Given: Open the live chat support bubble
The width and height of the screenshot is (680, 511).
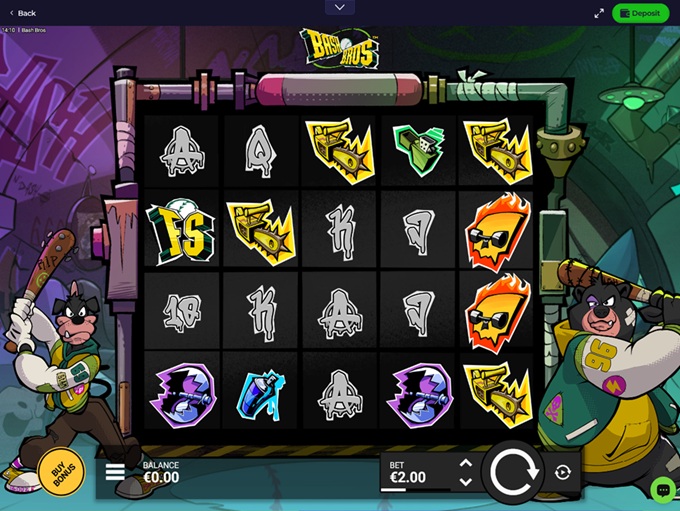Looking at the screenshot, I should pos(661,489).
